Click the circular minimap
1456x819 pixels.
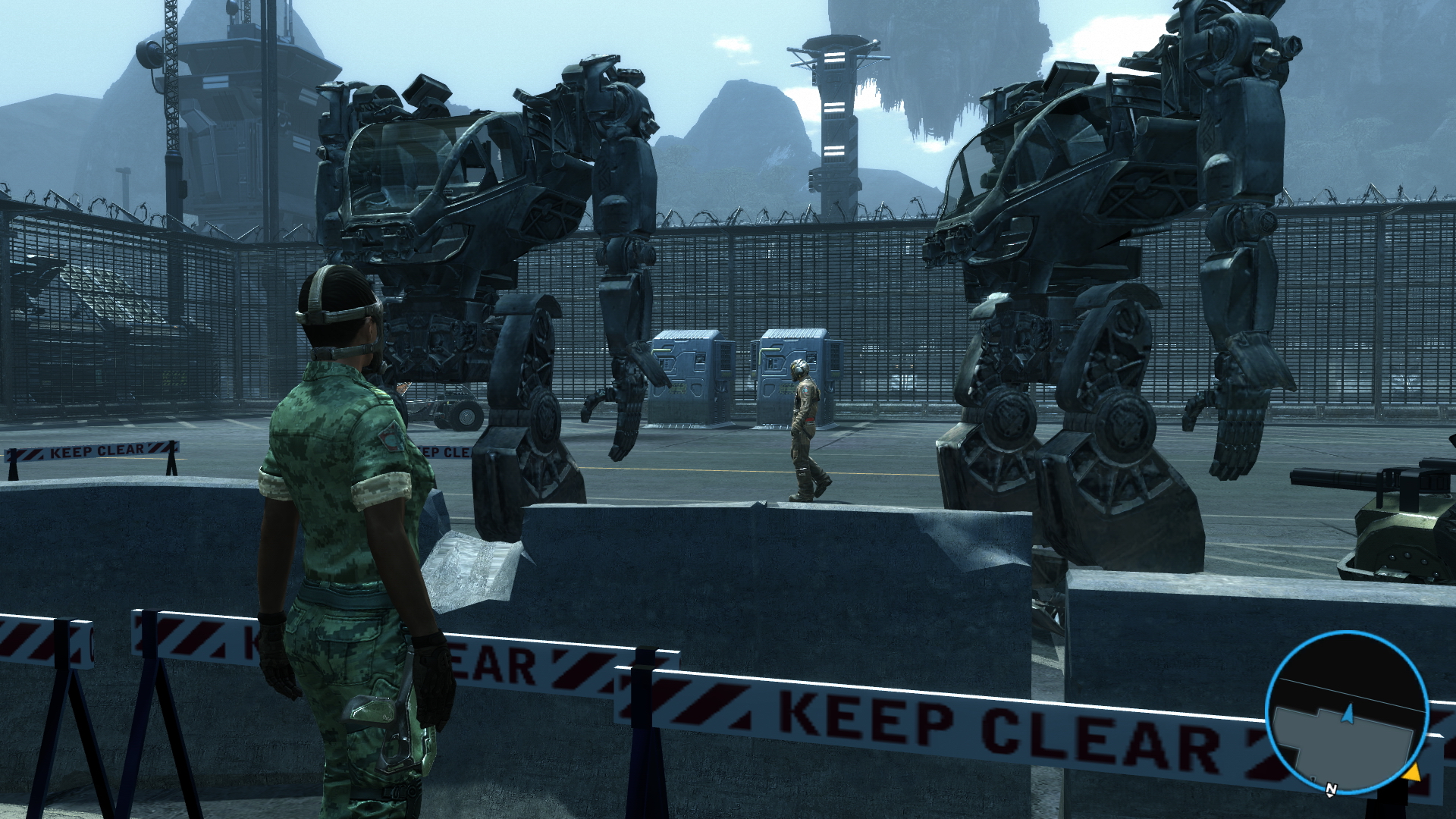1347,713
